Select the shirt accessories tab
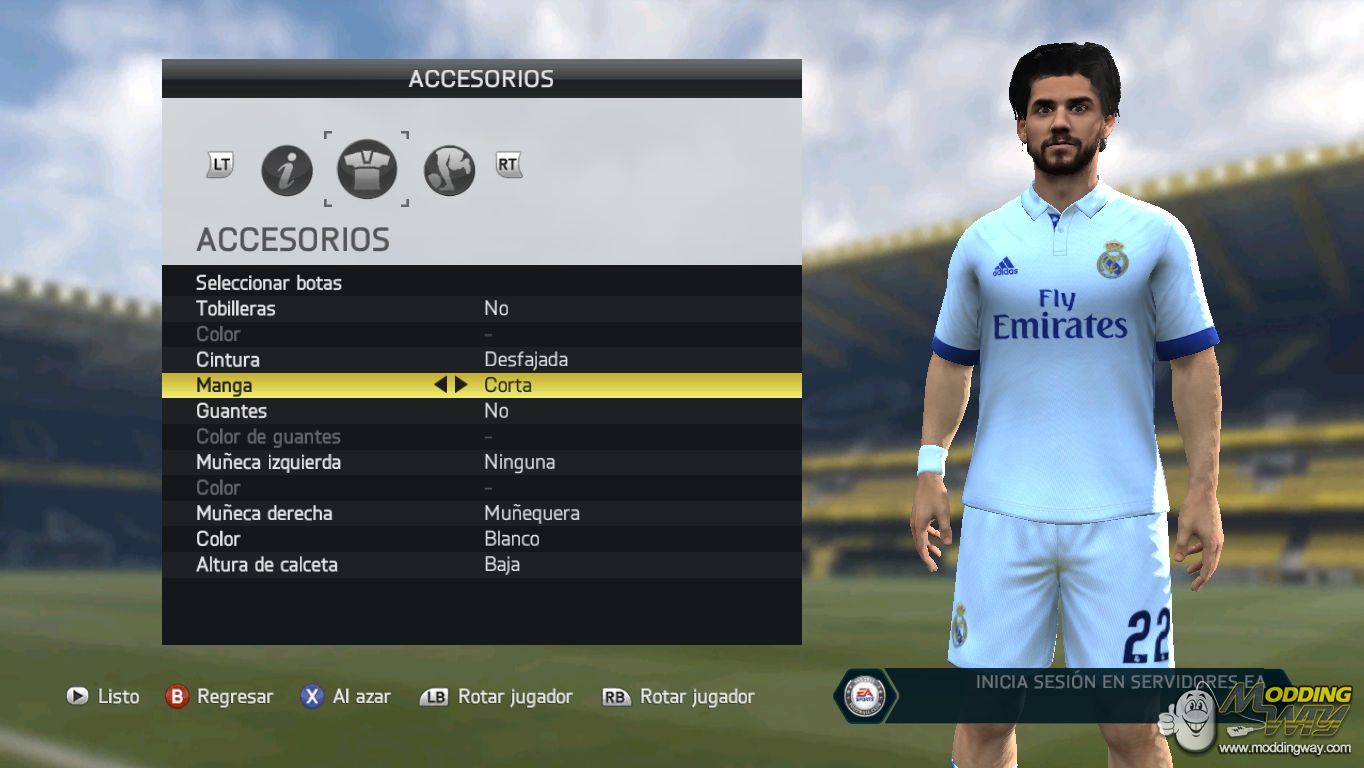Viewport: 1364px width, 768px height. (x=366, y=169)
